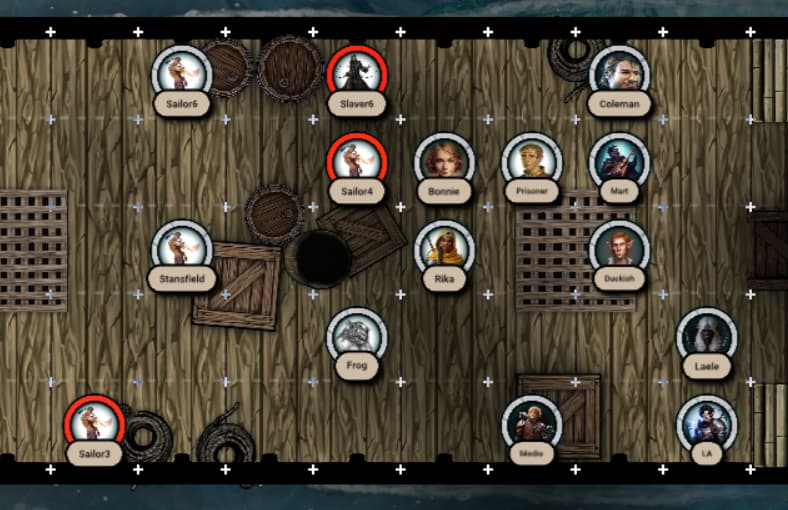Image resolution: width=788 pixels, height=510 pixels.
Task: Target the Sailor3 enemy token
Action: pyautogui.click(x=95, y=423)
